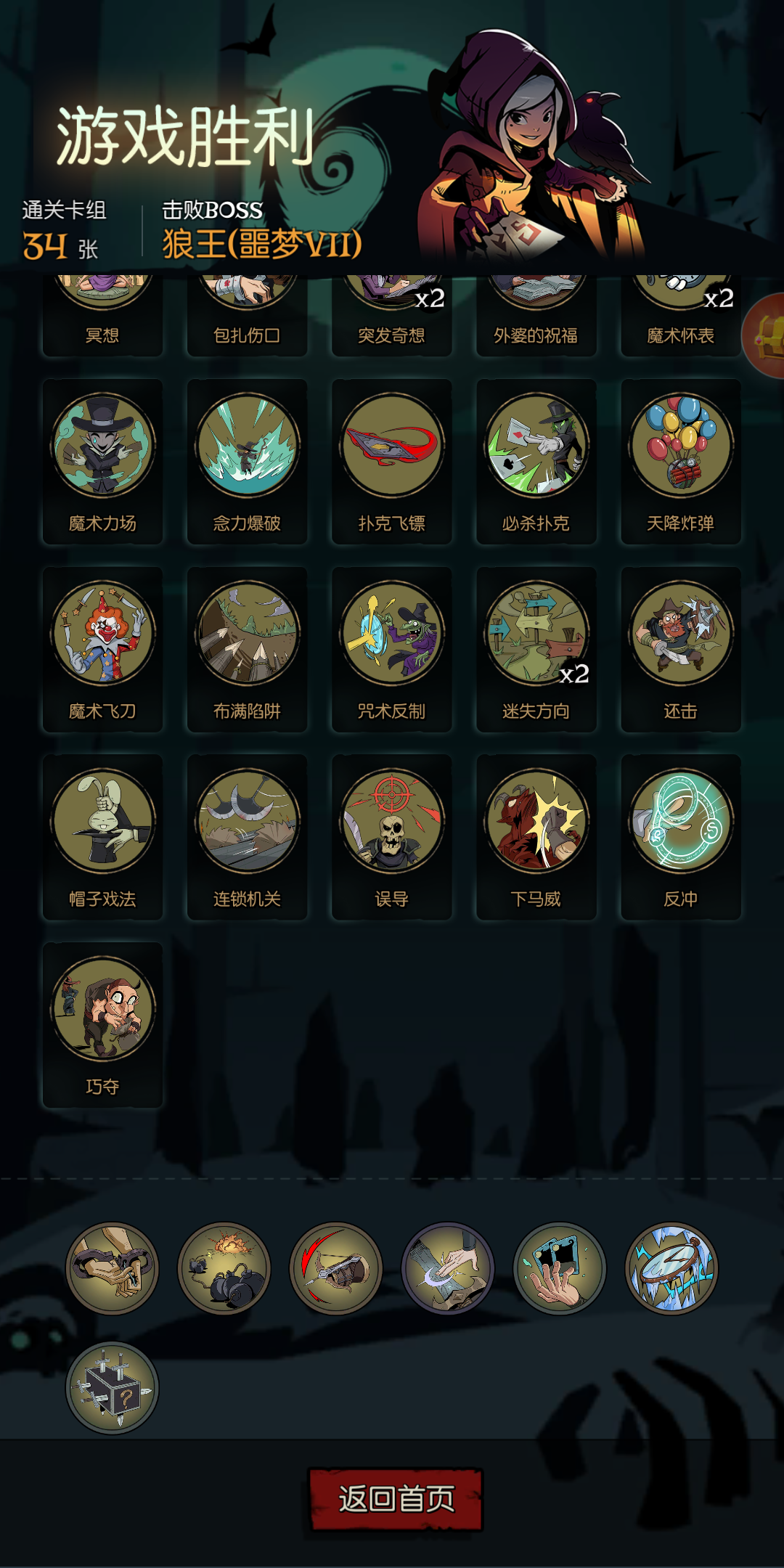Select the 必杀扑克 card
The height and width of the screenshot is (1568, 784).
[x=536, y=461]
